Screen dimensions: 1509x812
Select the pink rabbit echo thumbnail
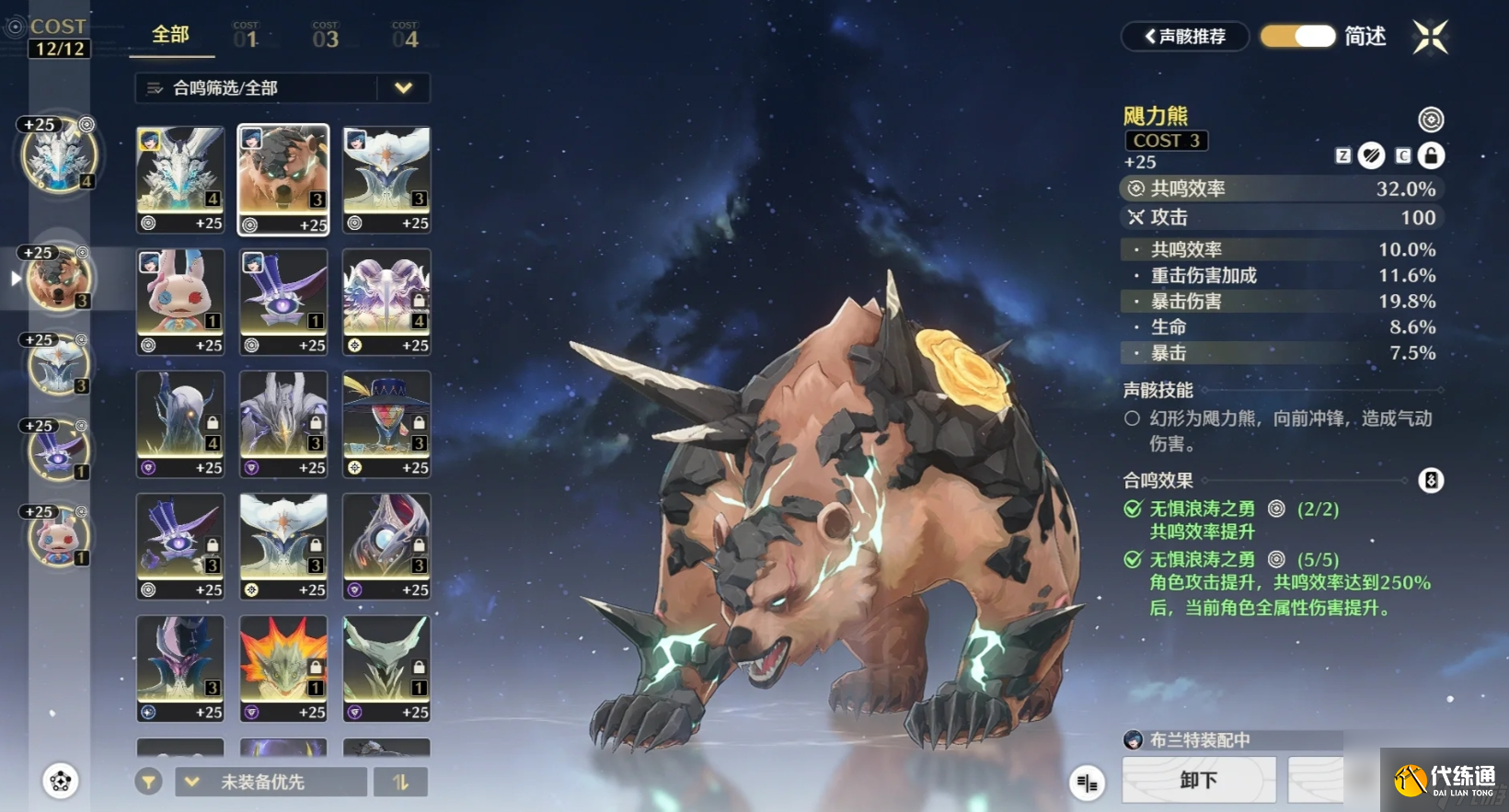tap(180, 301)
